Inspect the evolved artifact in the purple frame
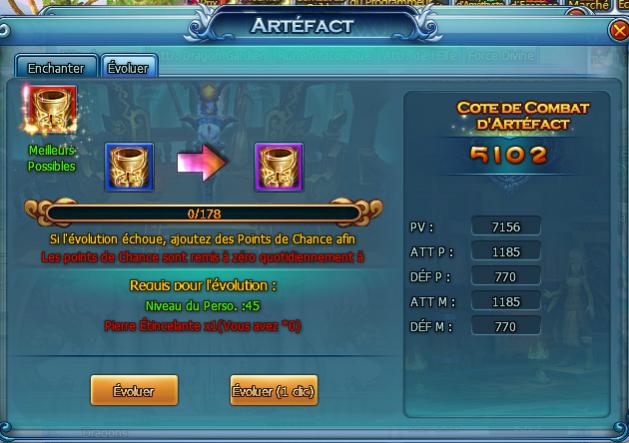Image resolution: width=629 pixels, height=443 pixels. point(278,166)
